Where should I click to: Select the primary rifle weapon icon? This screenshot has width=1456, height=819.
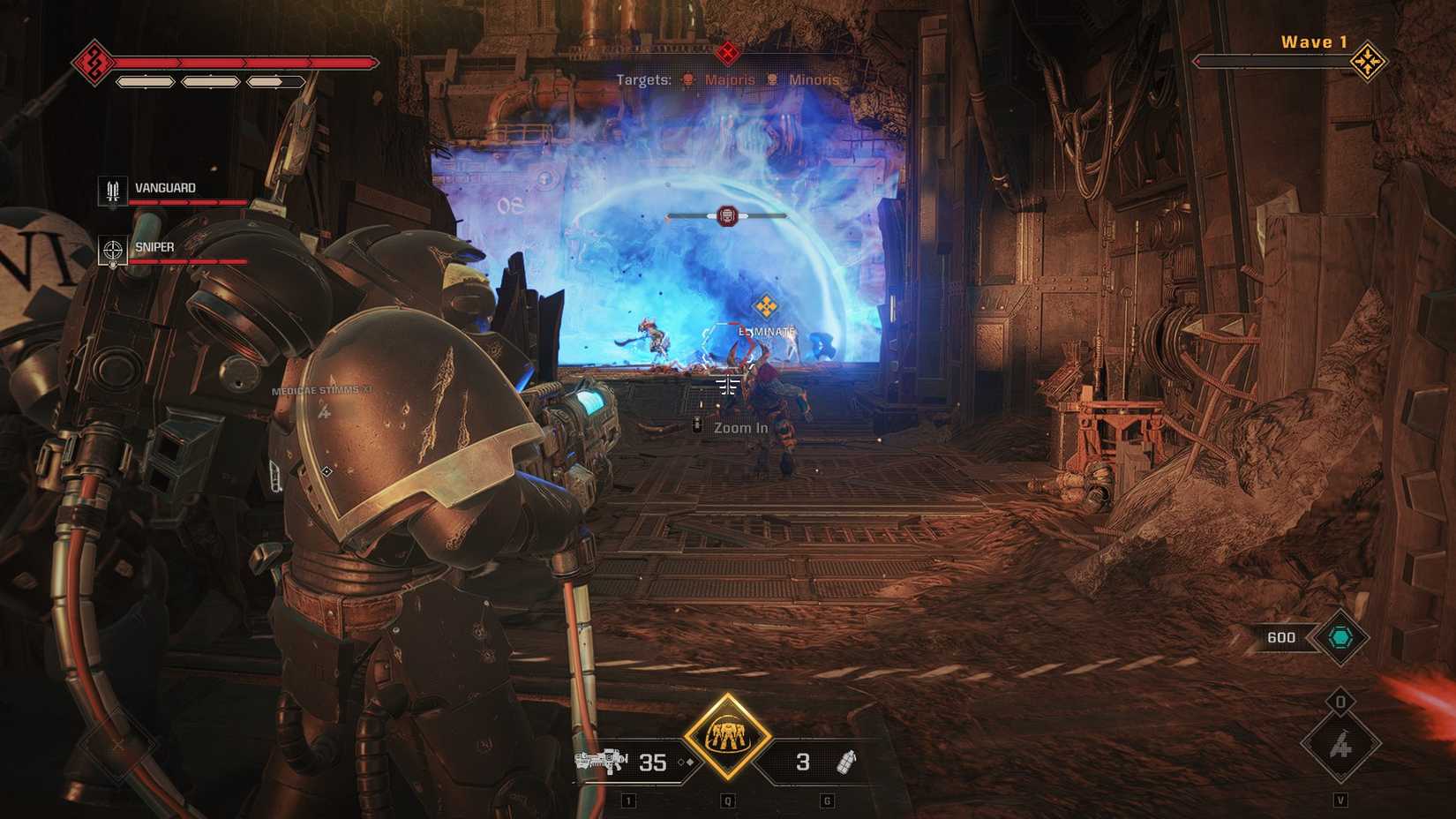tap(601, 761)
